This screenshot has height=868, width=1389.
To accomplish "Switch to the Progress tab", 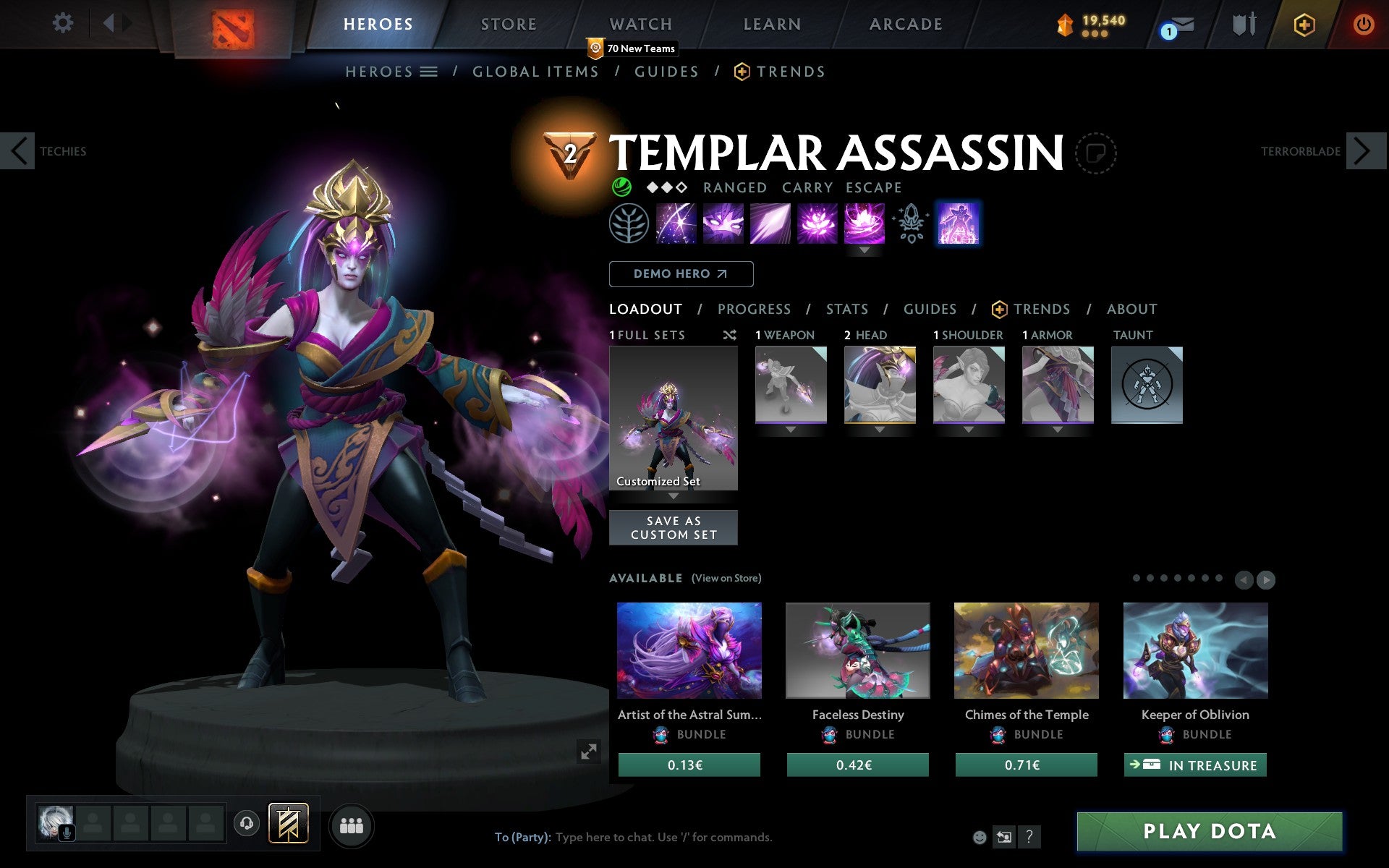I will (x=754, y=310).
